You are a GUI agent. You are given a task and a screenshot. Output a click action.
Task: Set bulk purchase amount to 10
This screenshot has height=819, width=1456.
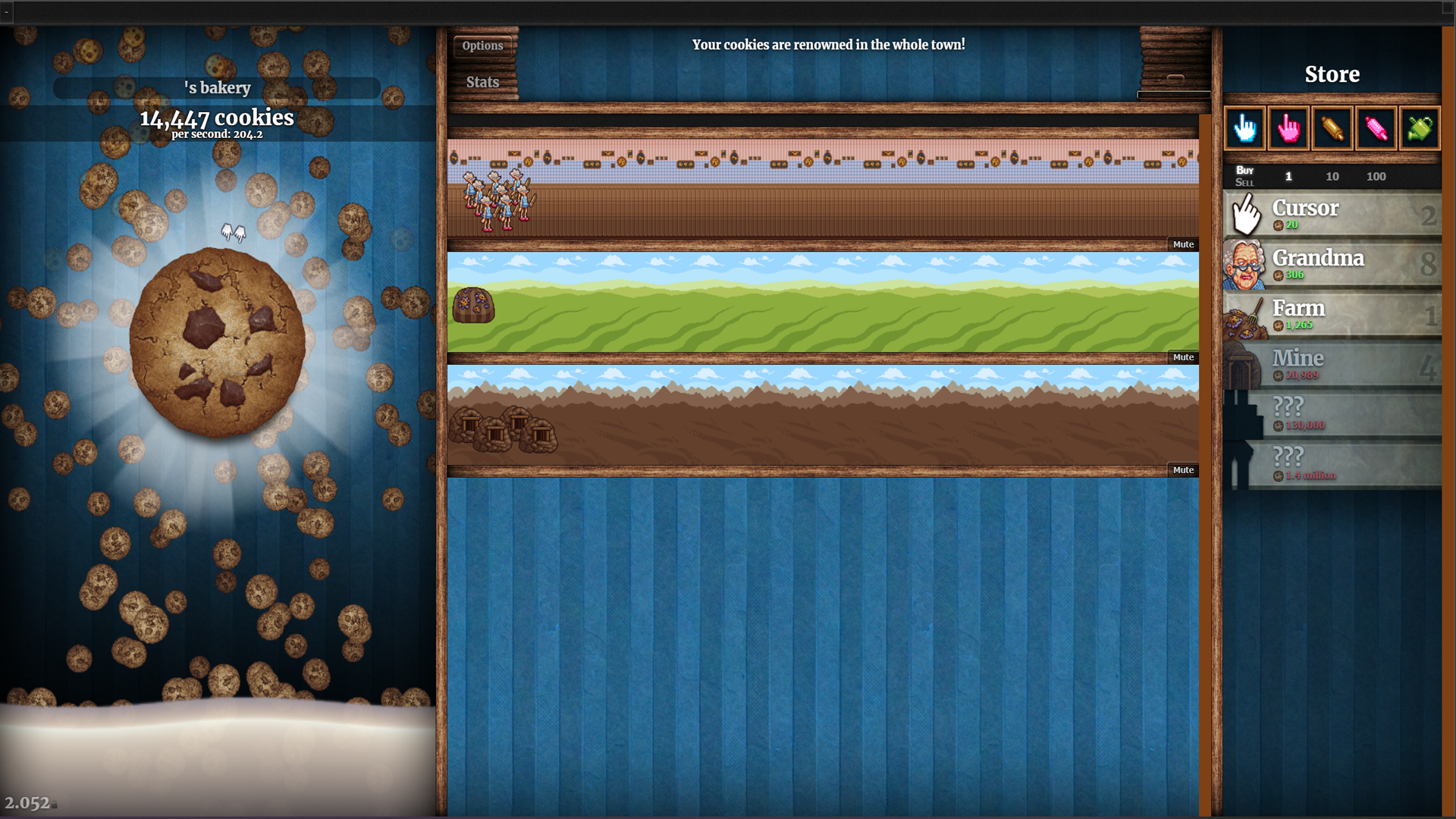[1332, 176]
